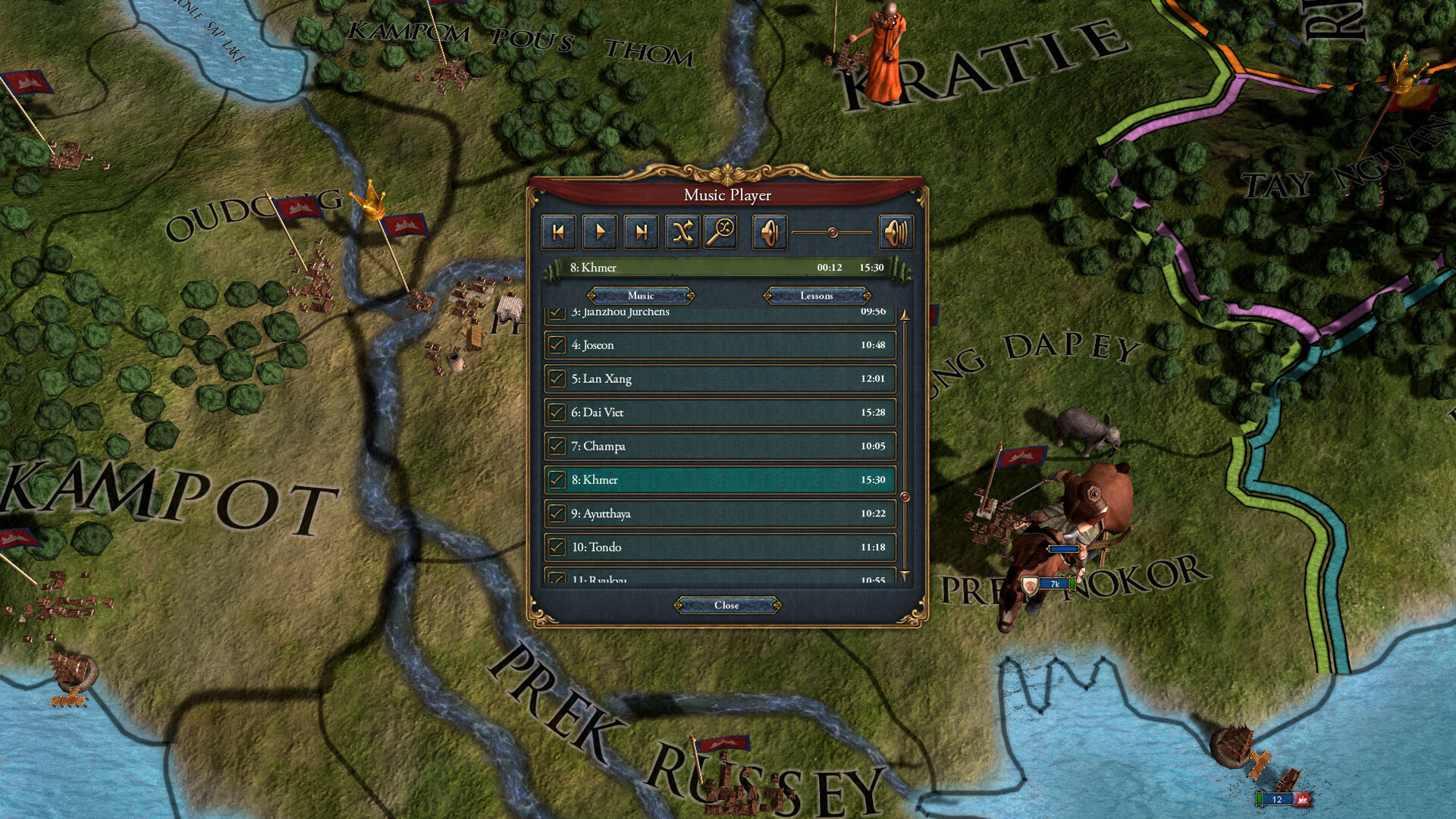The image size is (1456, 819).
Task: Toggle the checkbox for '4: Joseon'
Action: (x=557, y=345)
